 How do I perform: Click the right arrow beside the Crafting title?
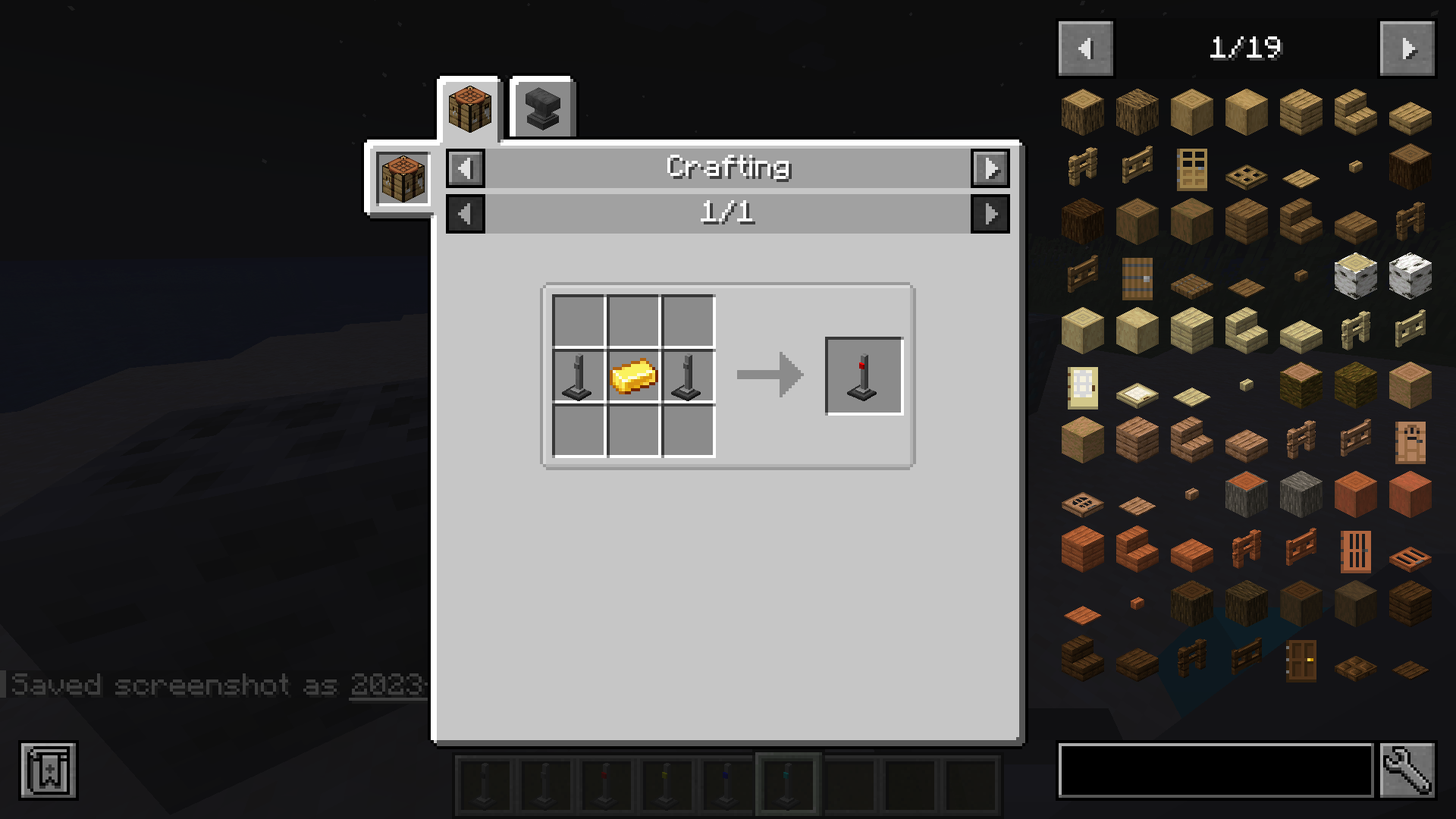point(991,168)
